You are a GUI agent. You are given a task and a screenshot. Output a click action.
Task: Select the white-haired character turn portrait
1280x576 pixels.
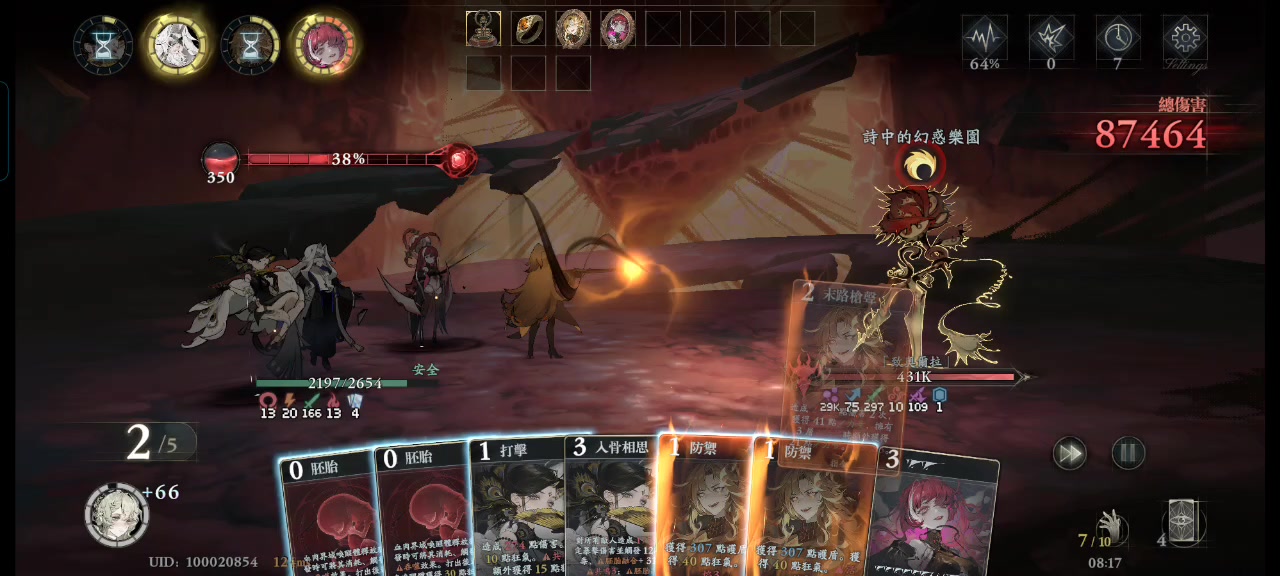point(177,44)
